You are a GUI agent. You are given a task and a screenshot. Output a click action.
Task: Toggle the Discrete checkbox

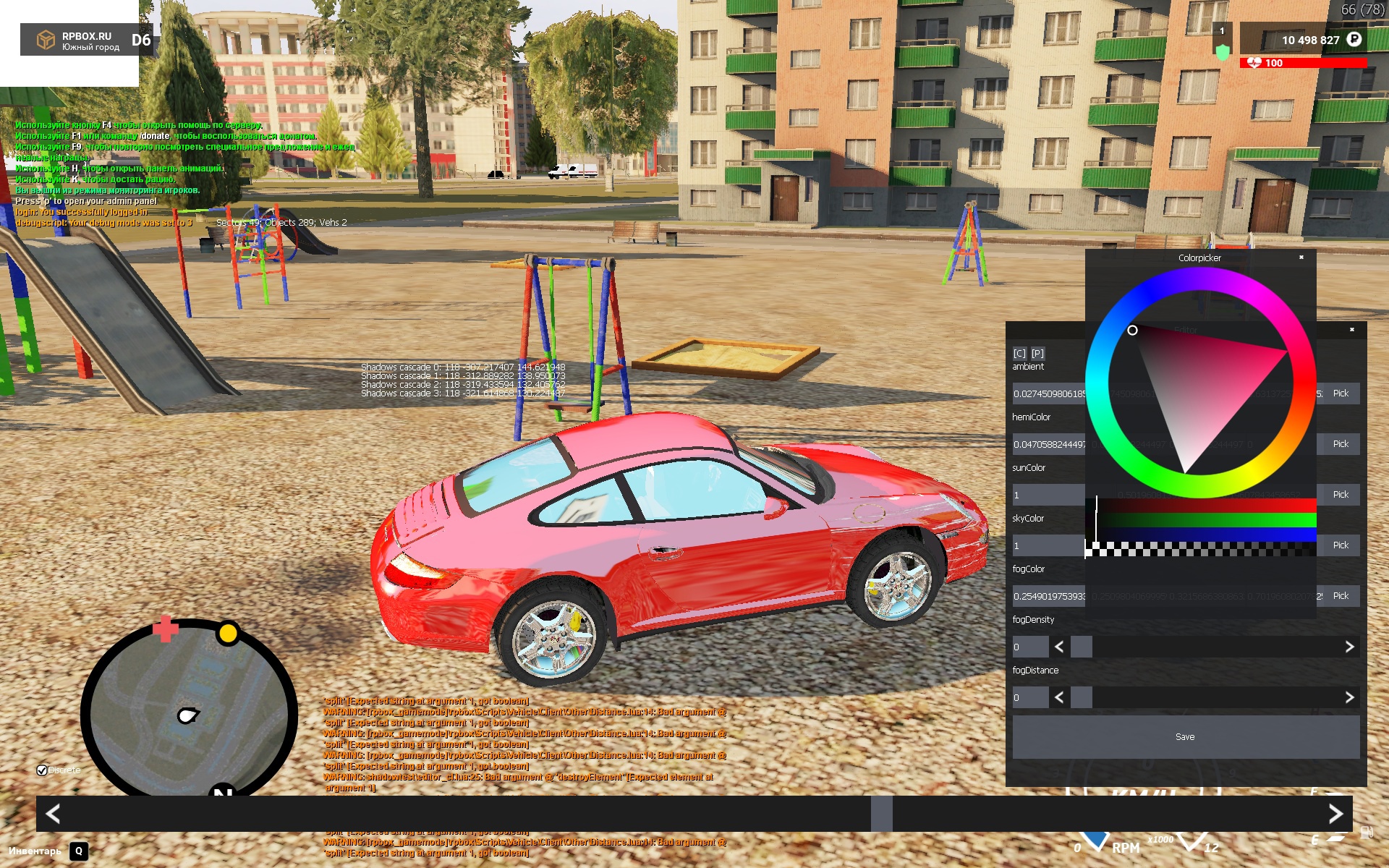pyautogui.click(x=42, y=770)
